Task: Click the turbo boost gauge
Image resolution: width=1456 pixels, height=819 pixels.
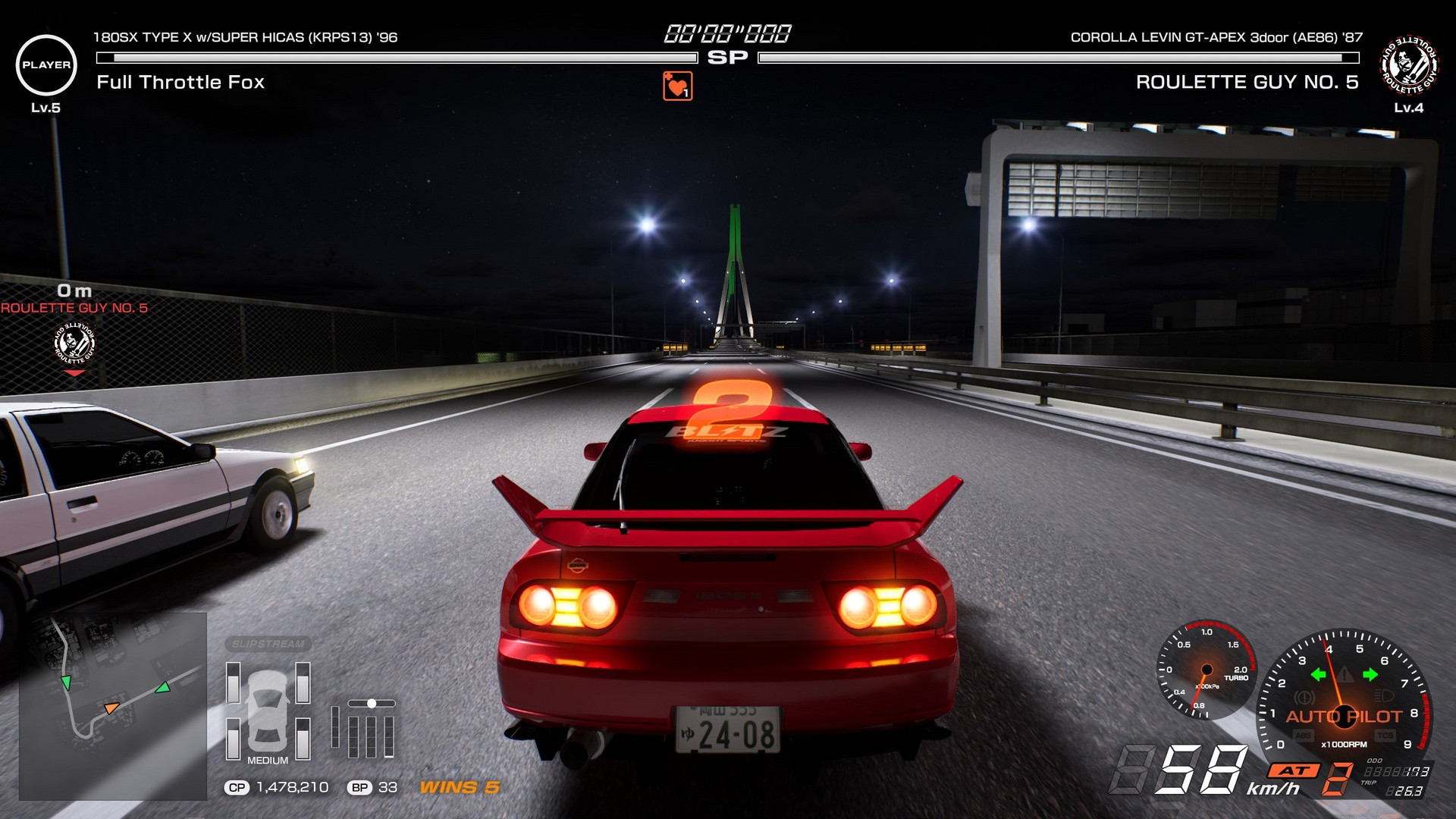Action: [1206, 671]
